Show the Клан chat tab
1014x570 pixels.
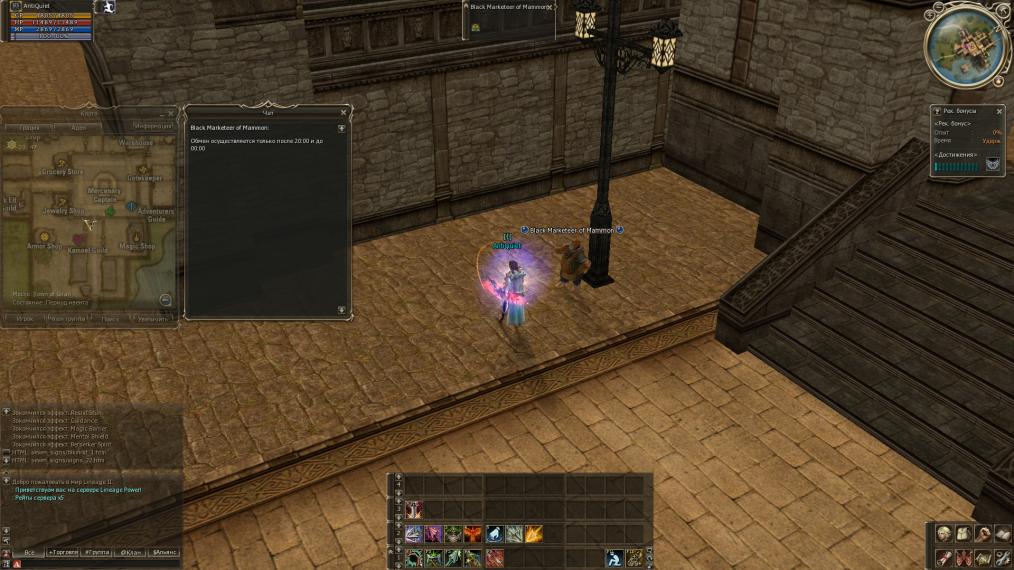[x=131, y=552]
